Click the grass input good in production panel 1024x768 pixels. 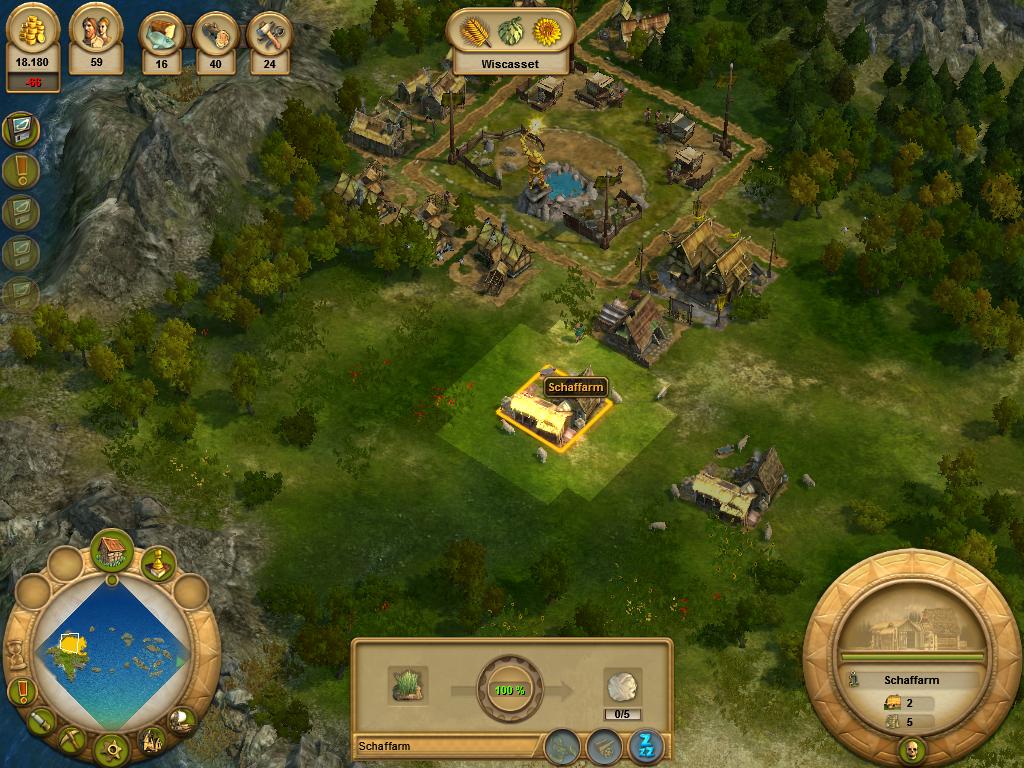[408, 684]
